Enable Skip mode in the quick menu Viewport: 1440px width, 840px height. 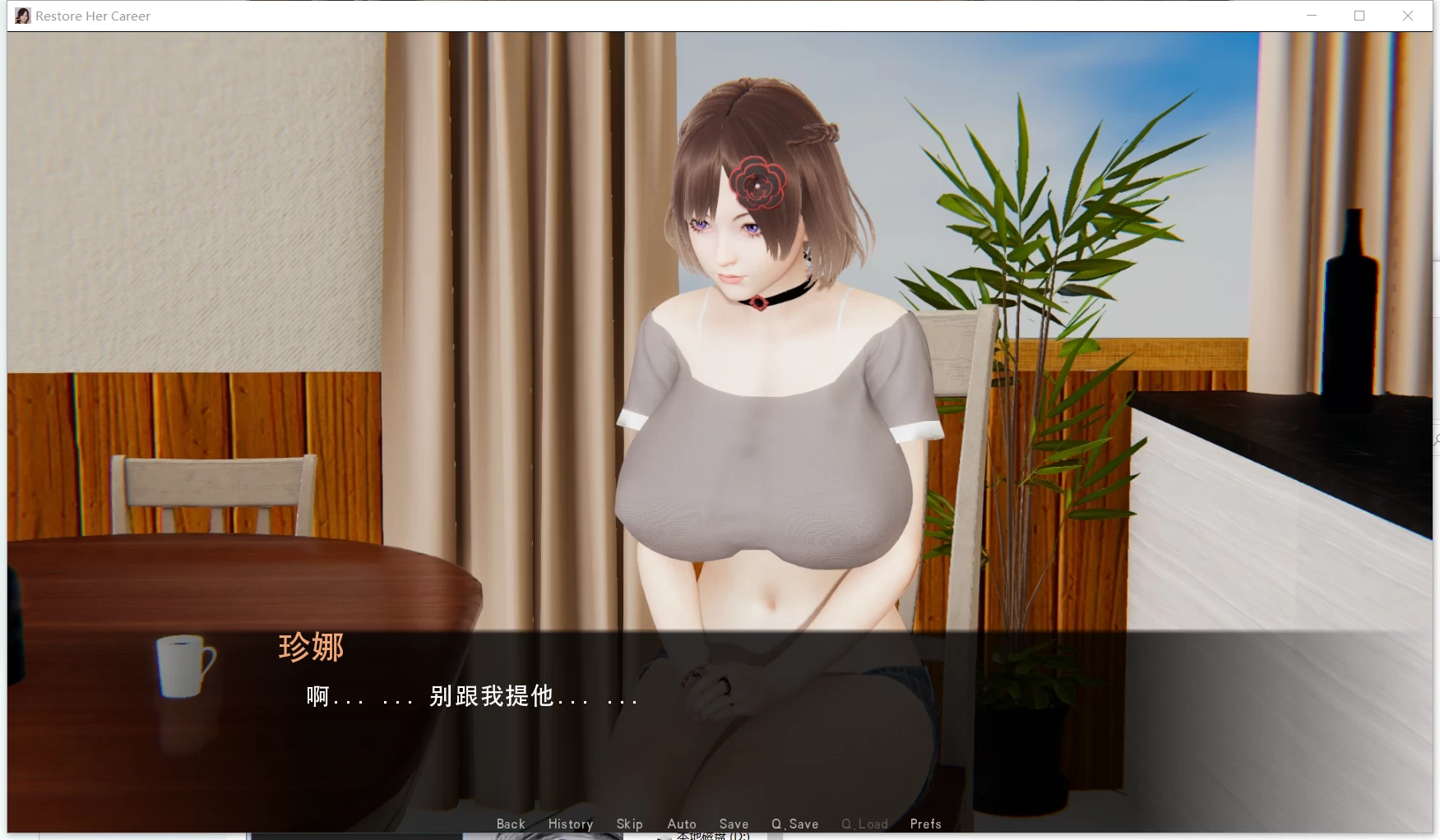(629, 824)
